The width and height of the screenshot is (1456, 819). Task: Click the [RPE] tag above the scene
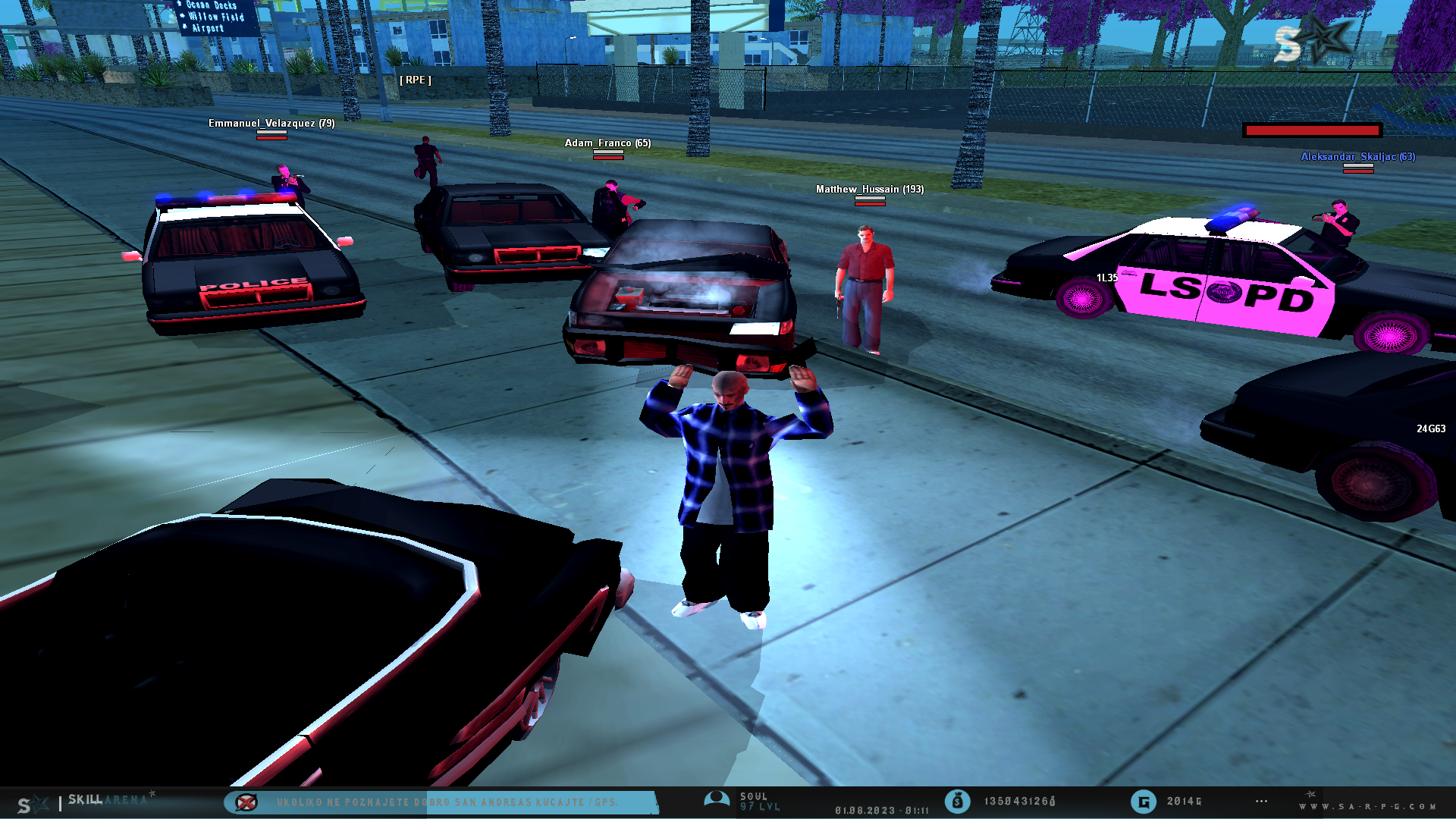click(414, 79)
